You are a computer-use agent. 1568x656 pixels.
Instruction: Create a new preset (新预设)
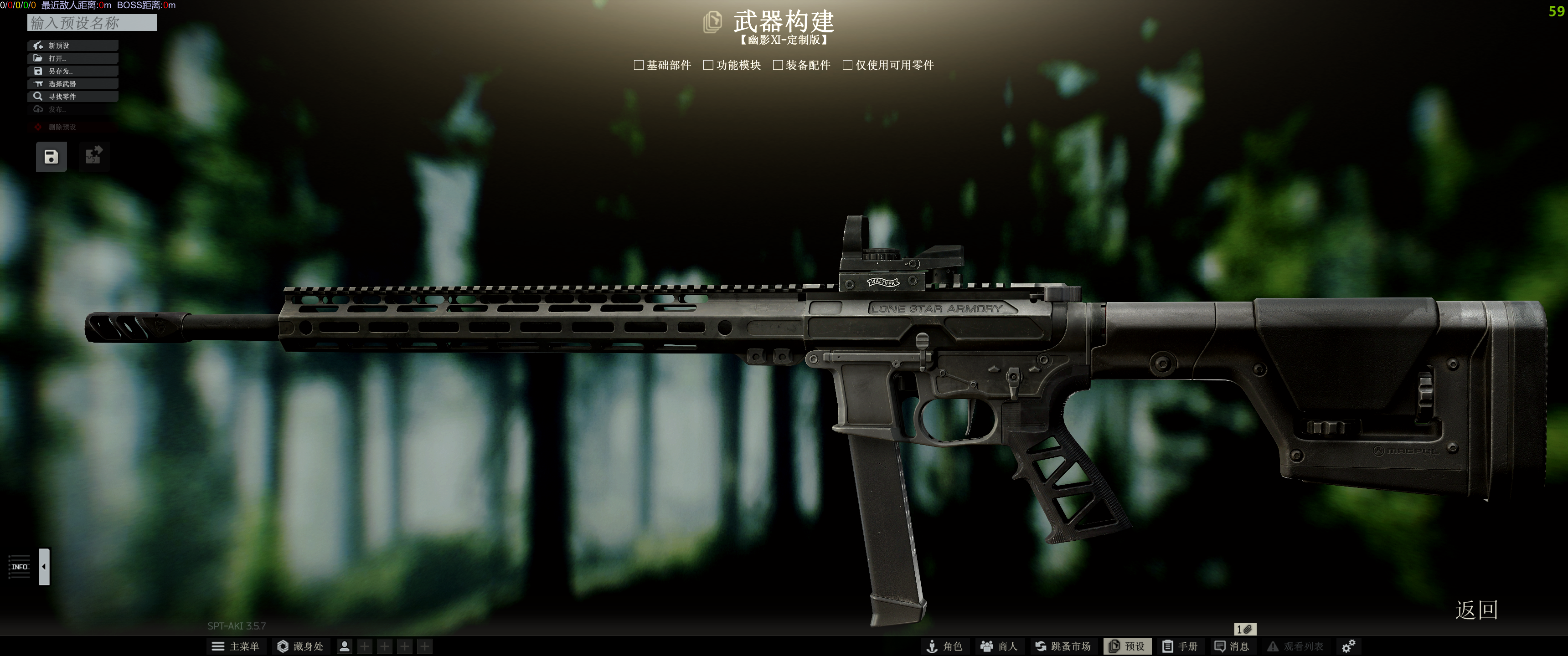pyautogui.click(x=72, y=46)
